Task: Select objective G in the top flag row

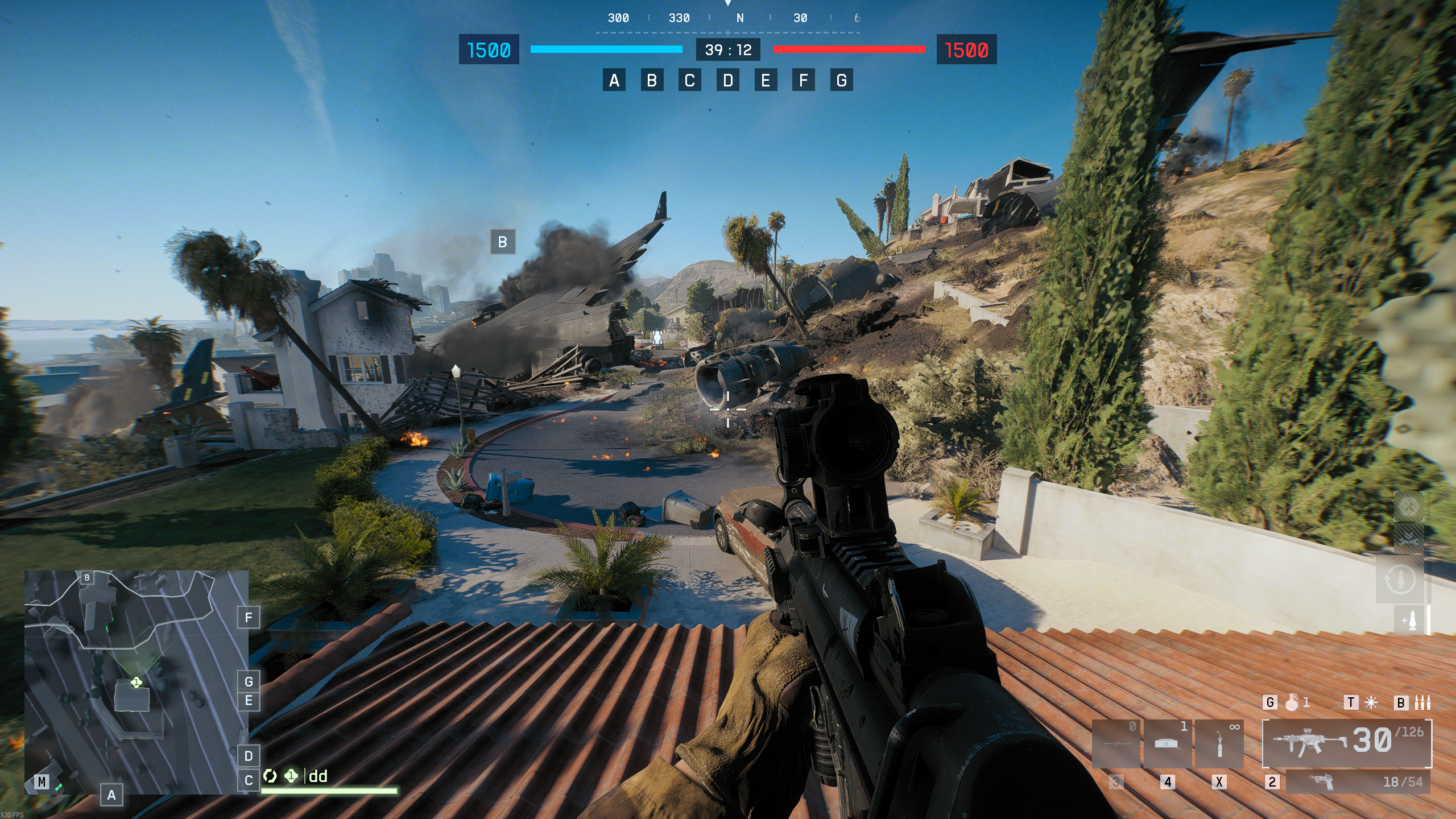Action: (841, 80)
